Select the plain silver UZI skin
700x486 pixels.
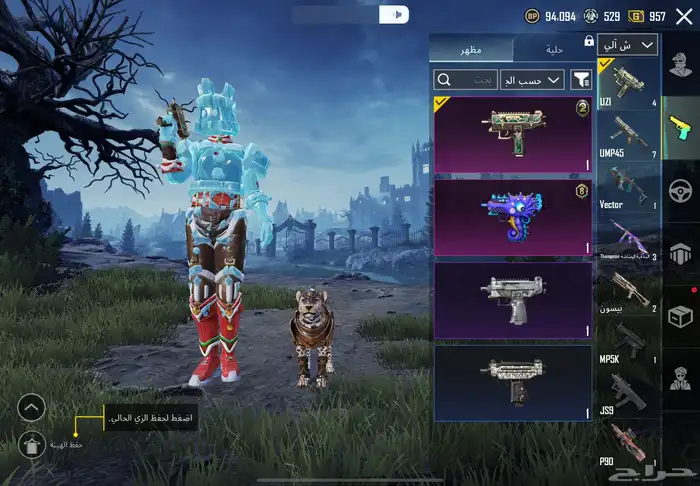[x=512, y=300]
